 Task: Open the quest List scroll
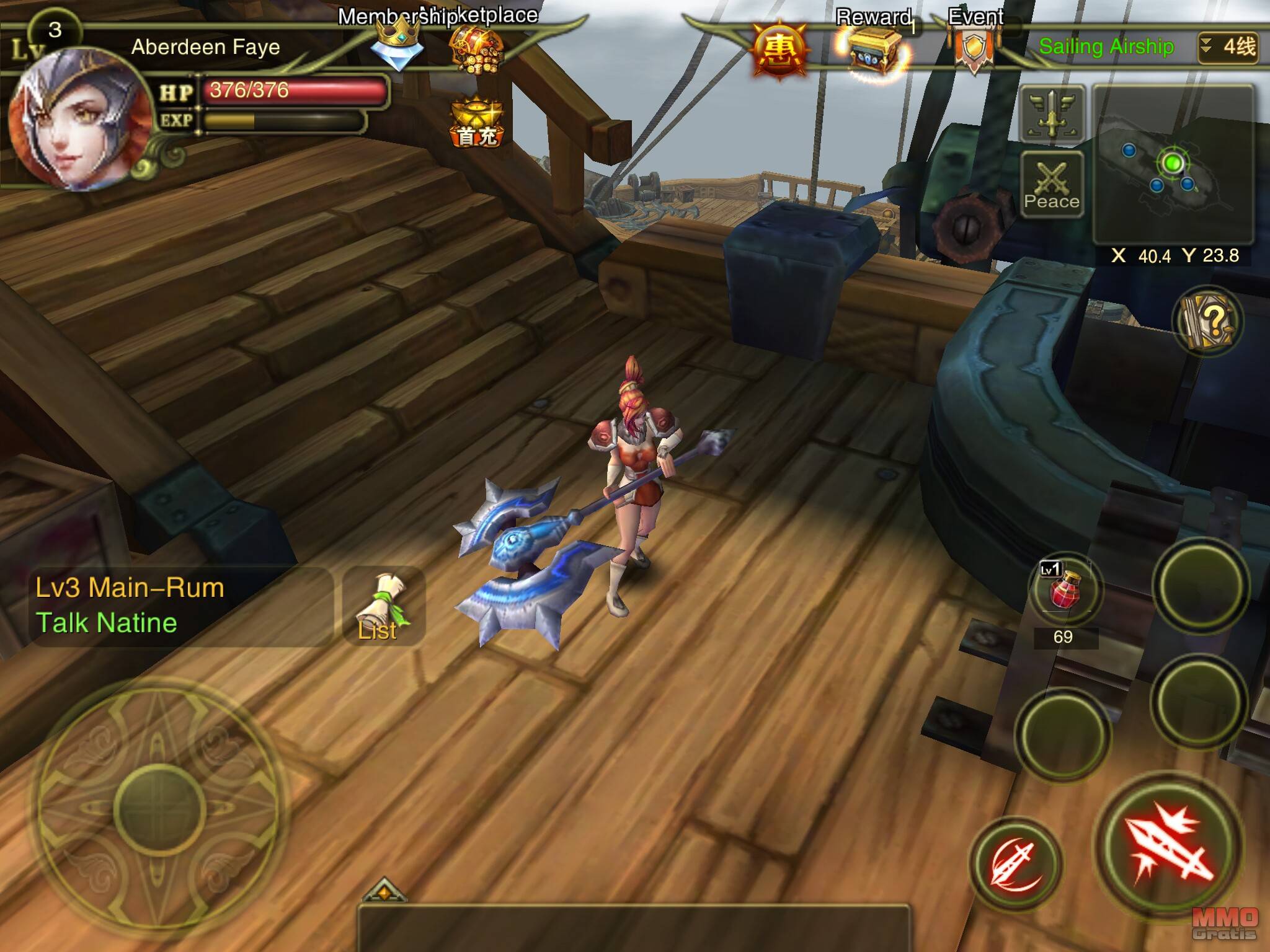tap(383, 606)
